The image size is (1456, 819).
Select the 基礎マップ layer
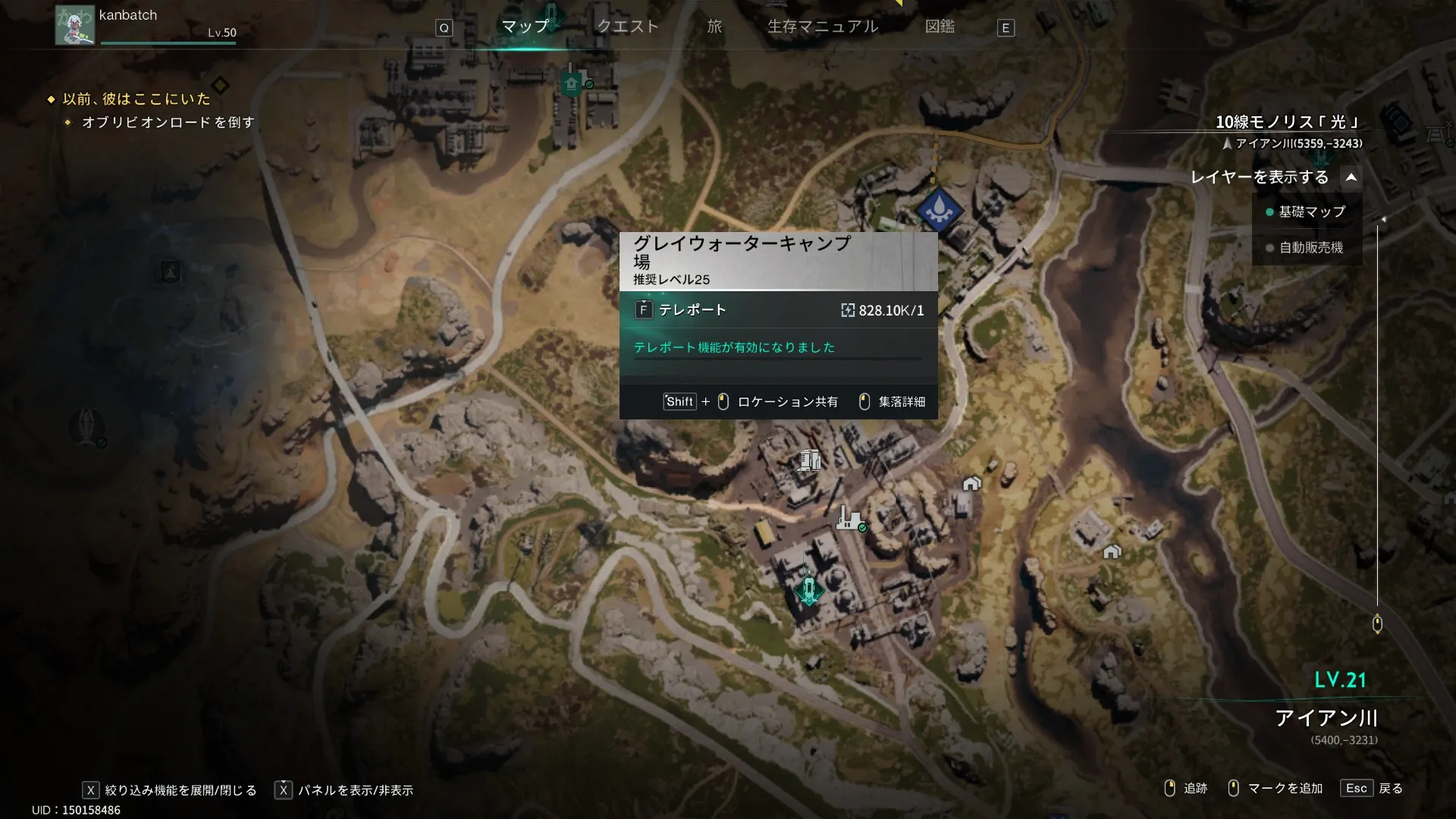(1311, 212)
